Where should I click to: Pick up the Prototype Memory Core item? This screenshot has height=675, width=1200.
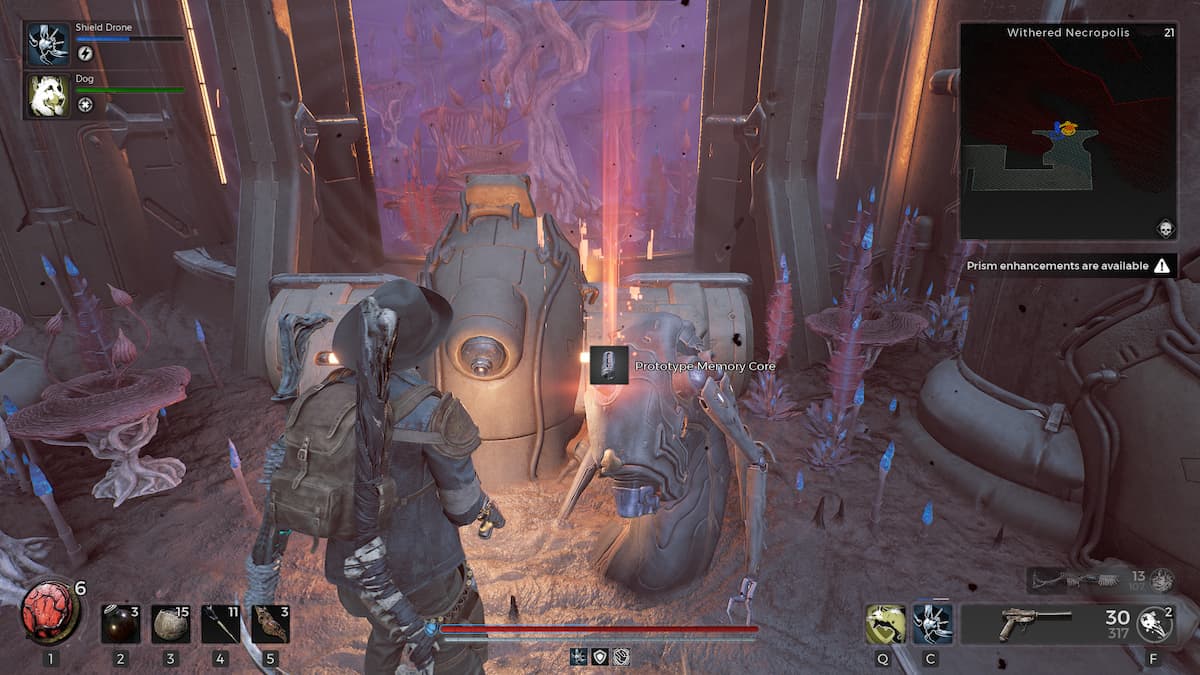point(608,365)
